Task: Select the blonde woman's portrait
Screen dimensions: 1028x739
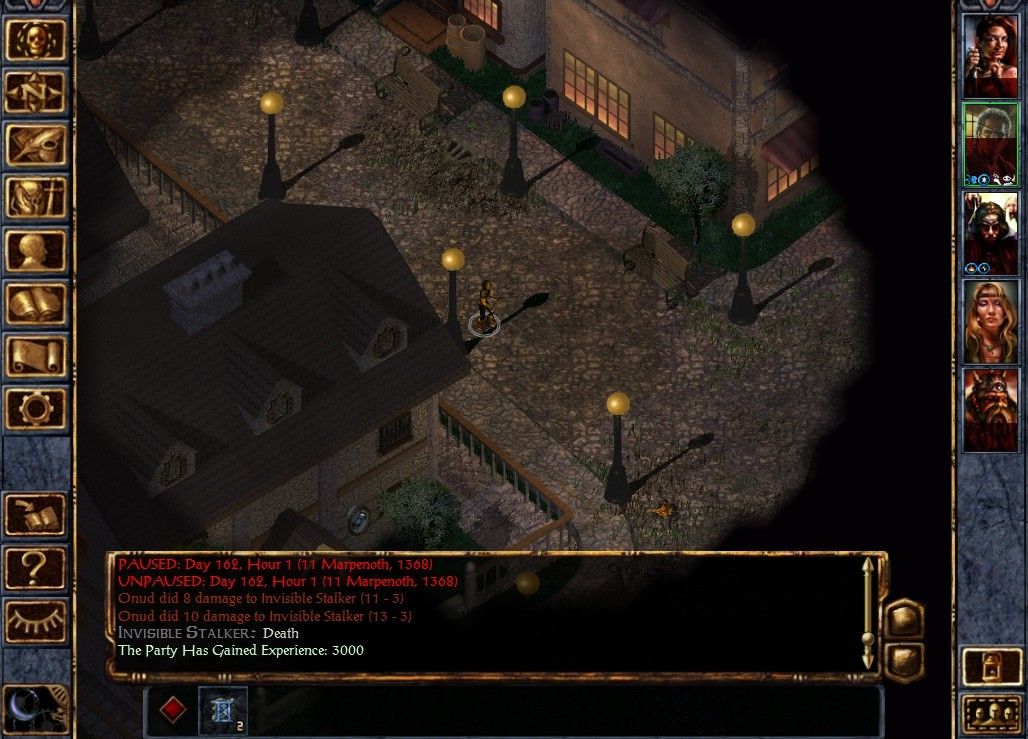Action: pyautogui.click(x=990, y=321)
